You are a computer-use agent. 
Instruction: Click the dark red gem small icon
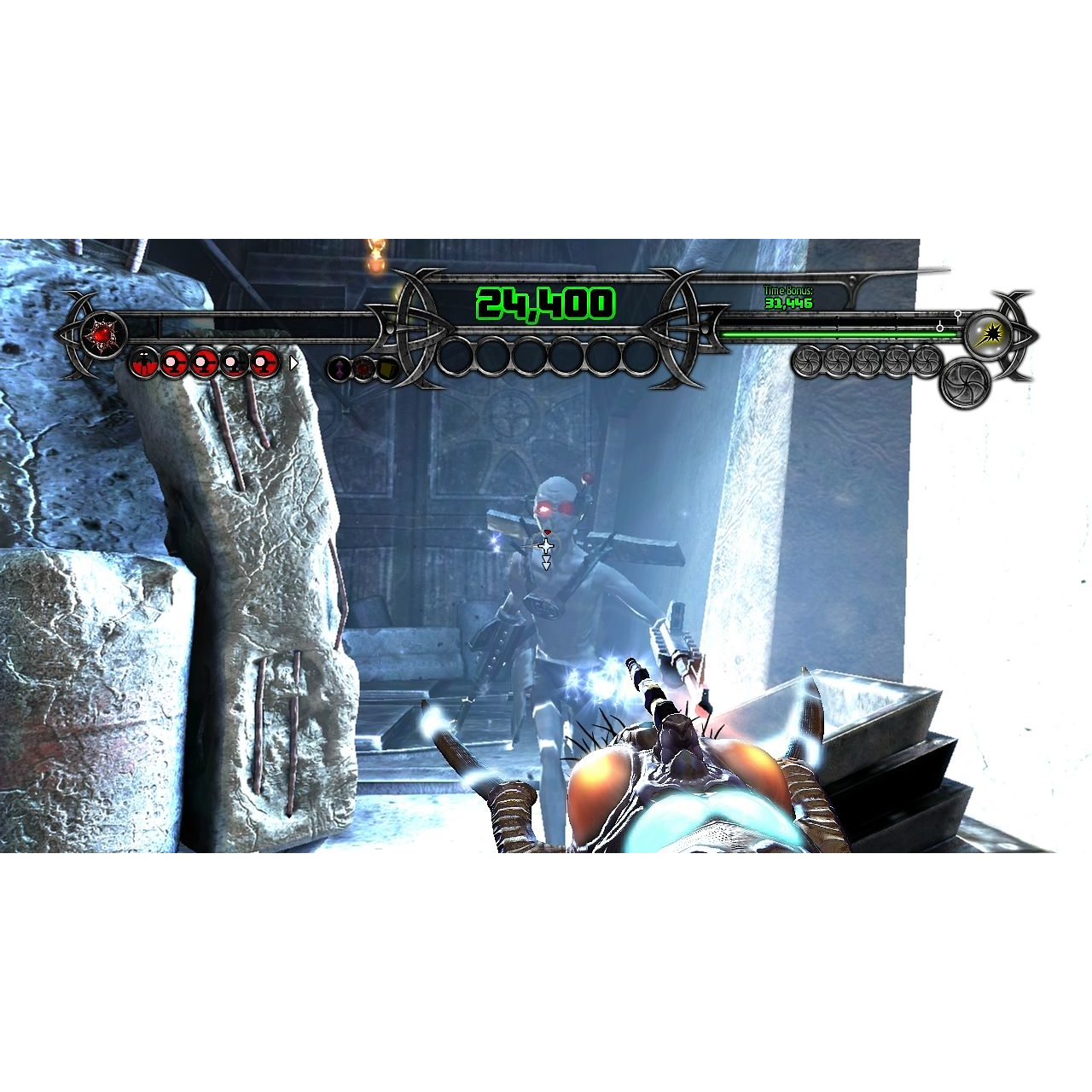coord(363,369)
